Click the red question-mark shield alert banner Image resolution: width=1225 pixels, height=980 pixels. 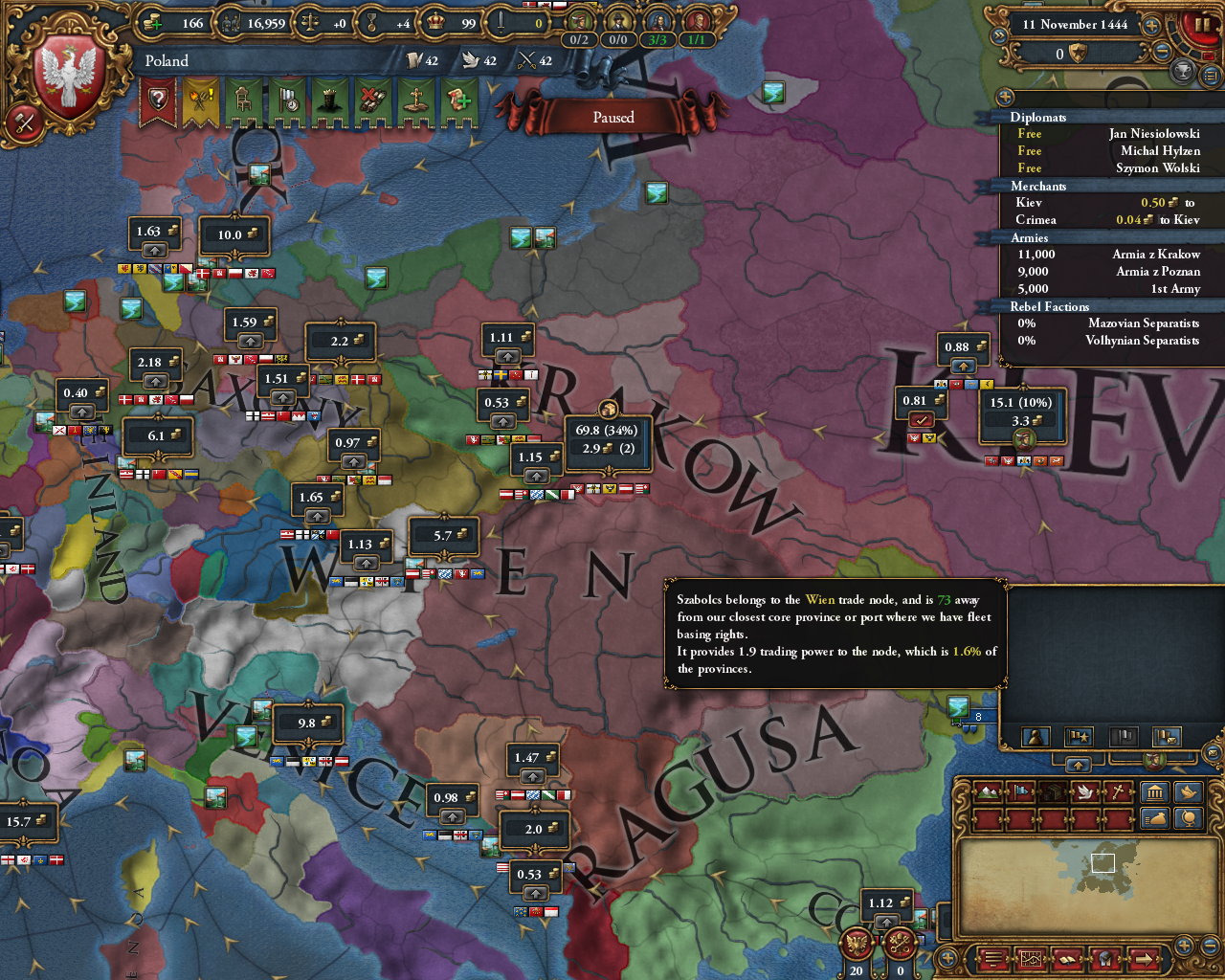158,100
